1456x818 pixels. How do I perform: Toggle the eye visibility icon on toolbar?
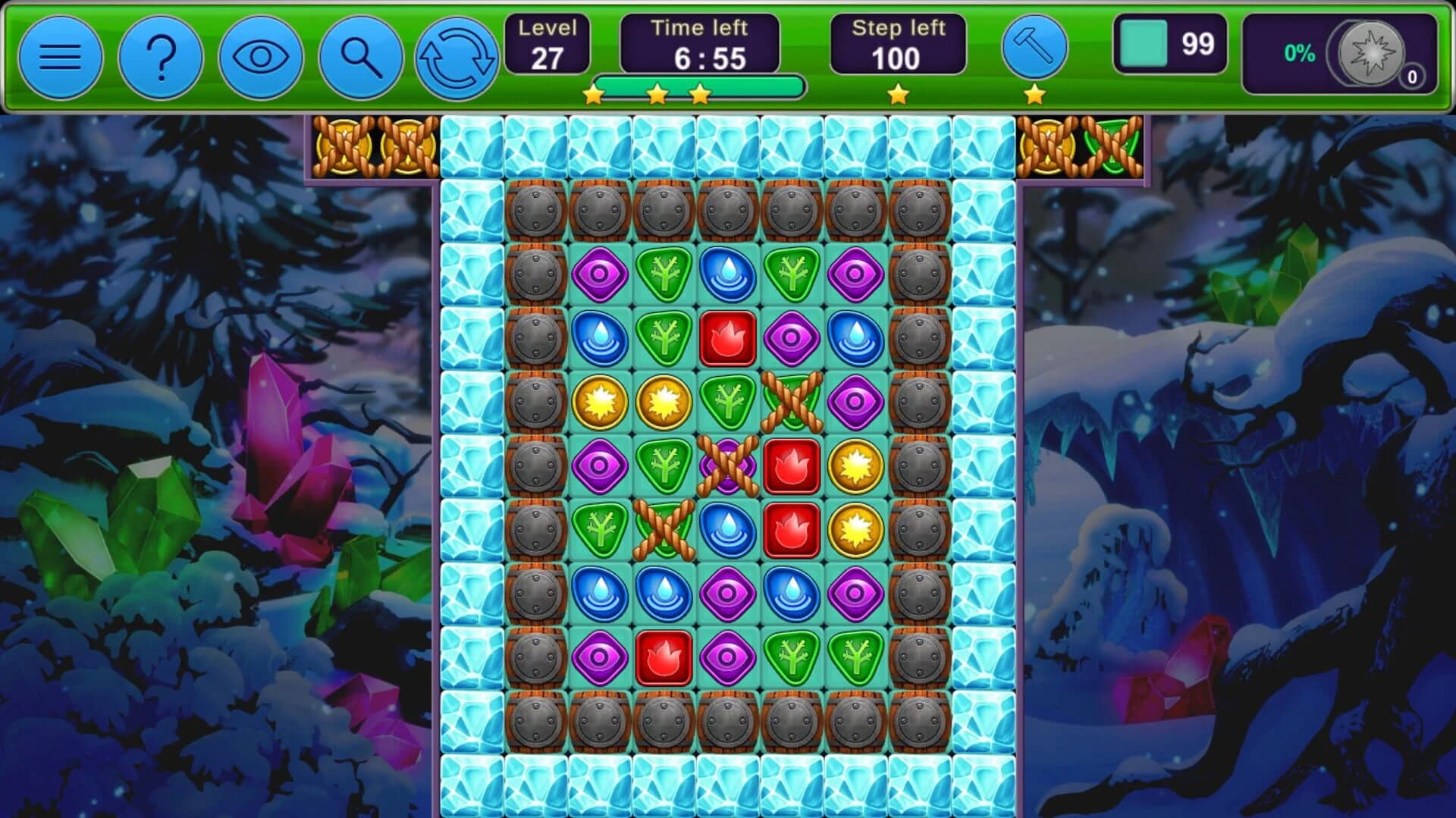[x=259, y=57]
